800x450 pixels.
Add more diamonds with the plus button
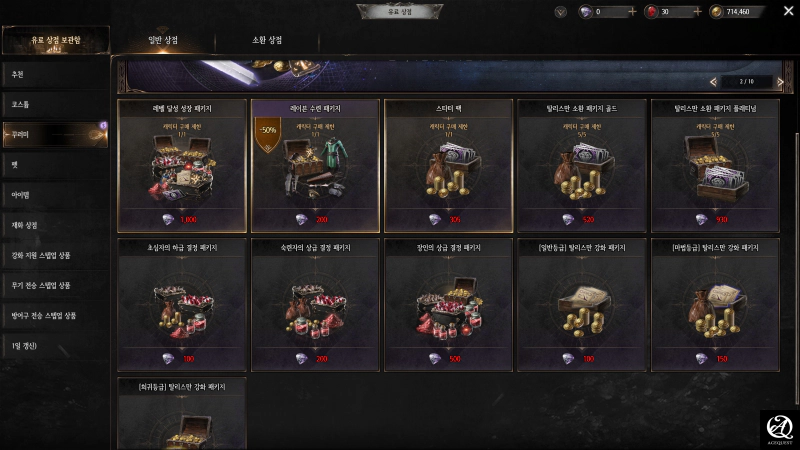coord(632,12)
